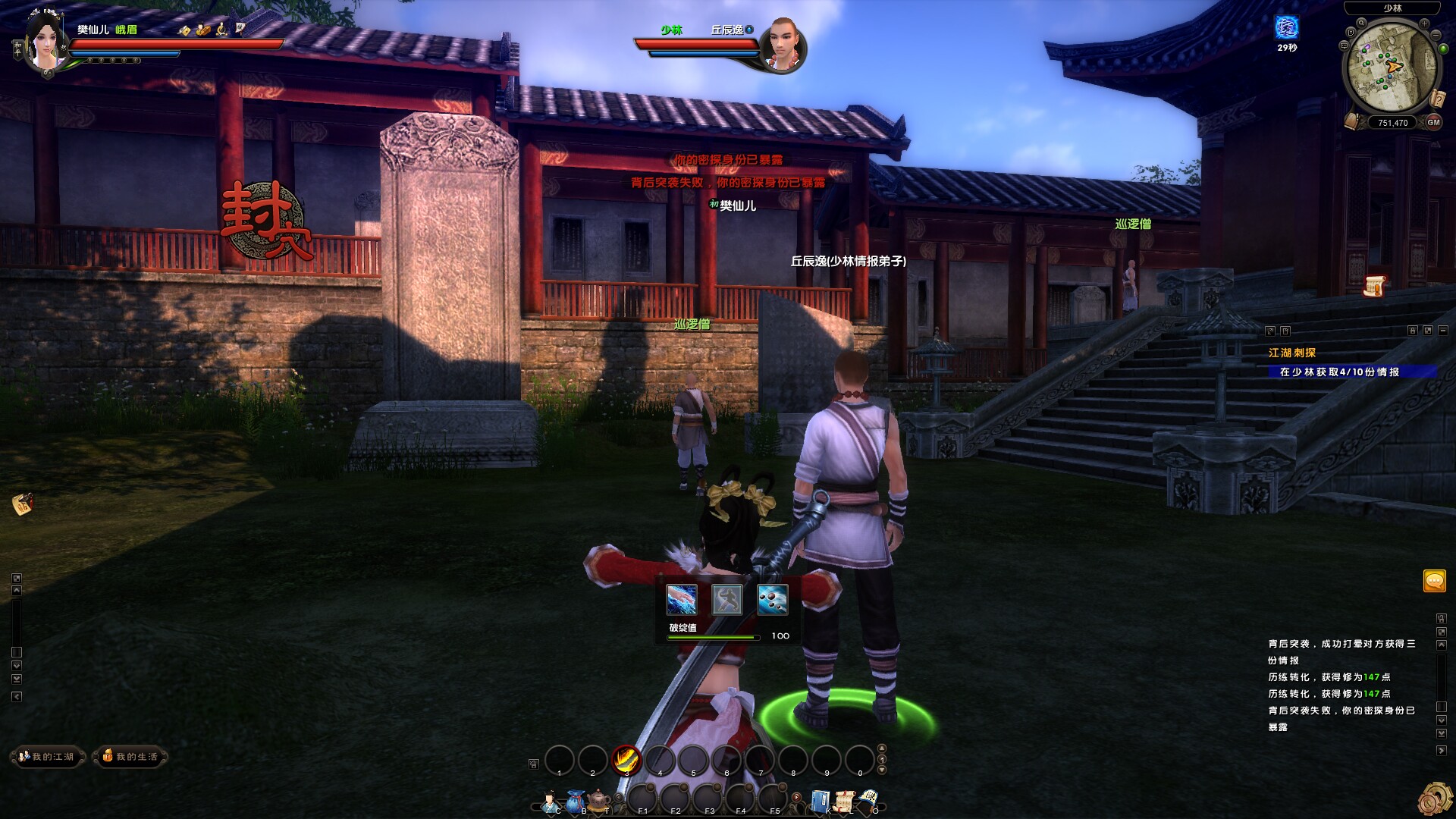Open the blue book skills icon
Screen dimensions: 1456x819
click(x=820, y=801)
